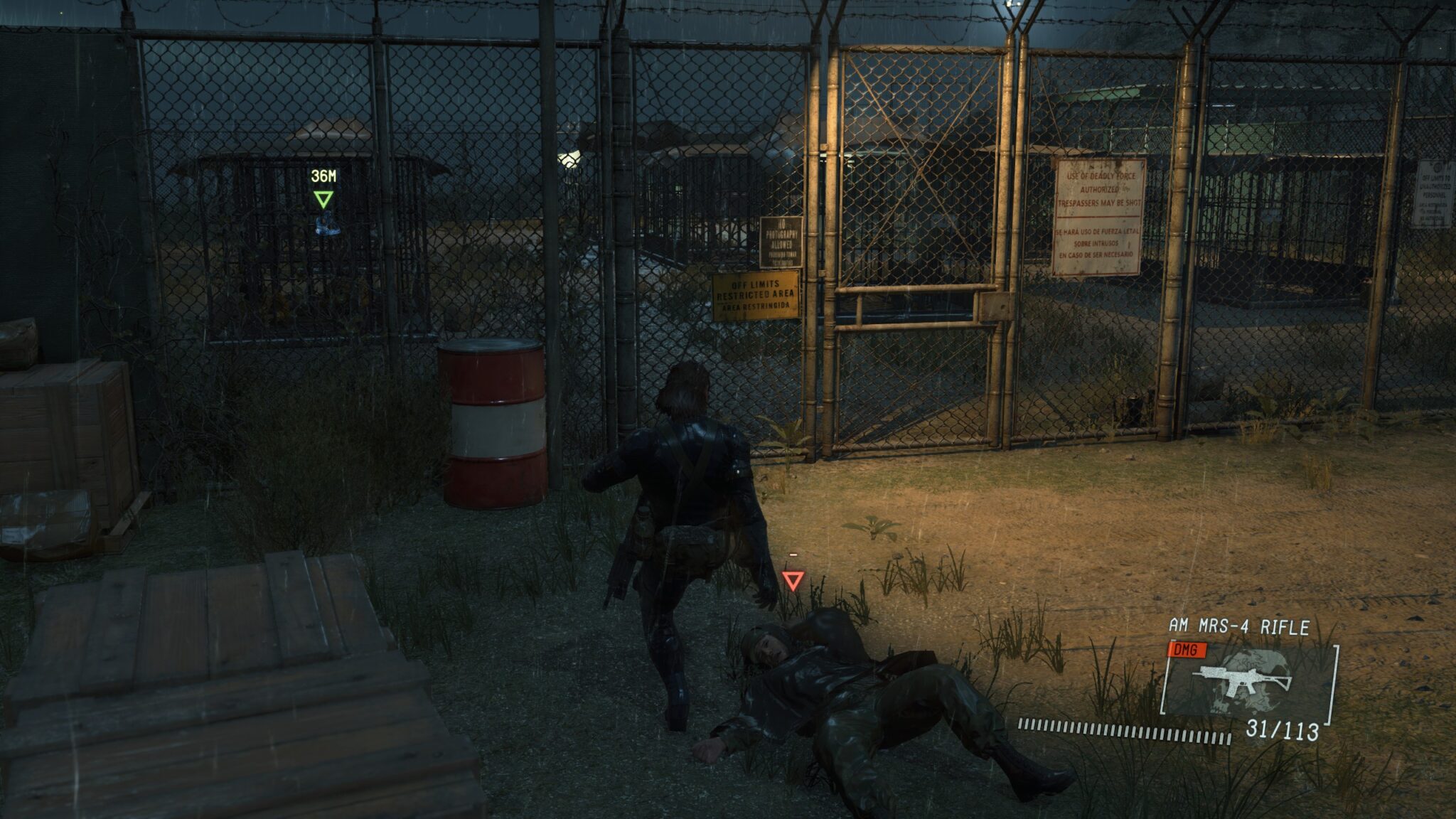Select the 36M distance indicator
The image size is (1456, 819).
pos(324,174)
